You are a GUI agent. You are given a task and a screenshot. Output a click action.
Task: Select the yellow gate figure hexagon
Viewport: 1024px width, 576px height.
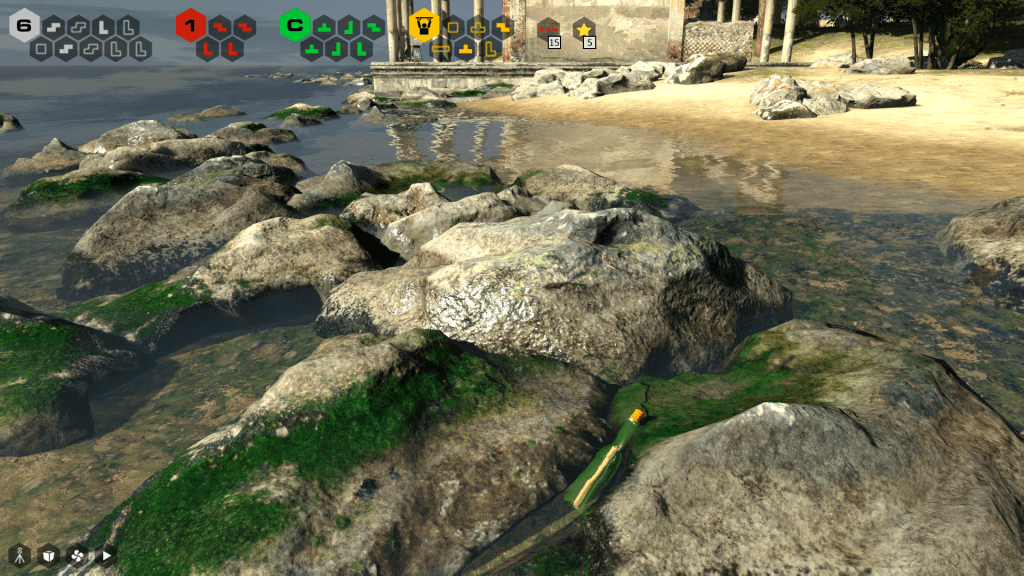pos(424,24)
